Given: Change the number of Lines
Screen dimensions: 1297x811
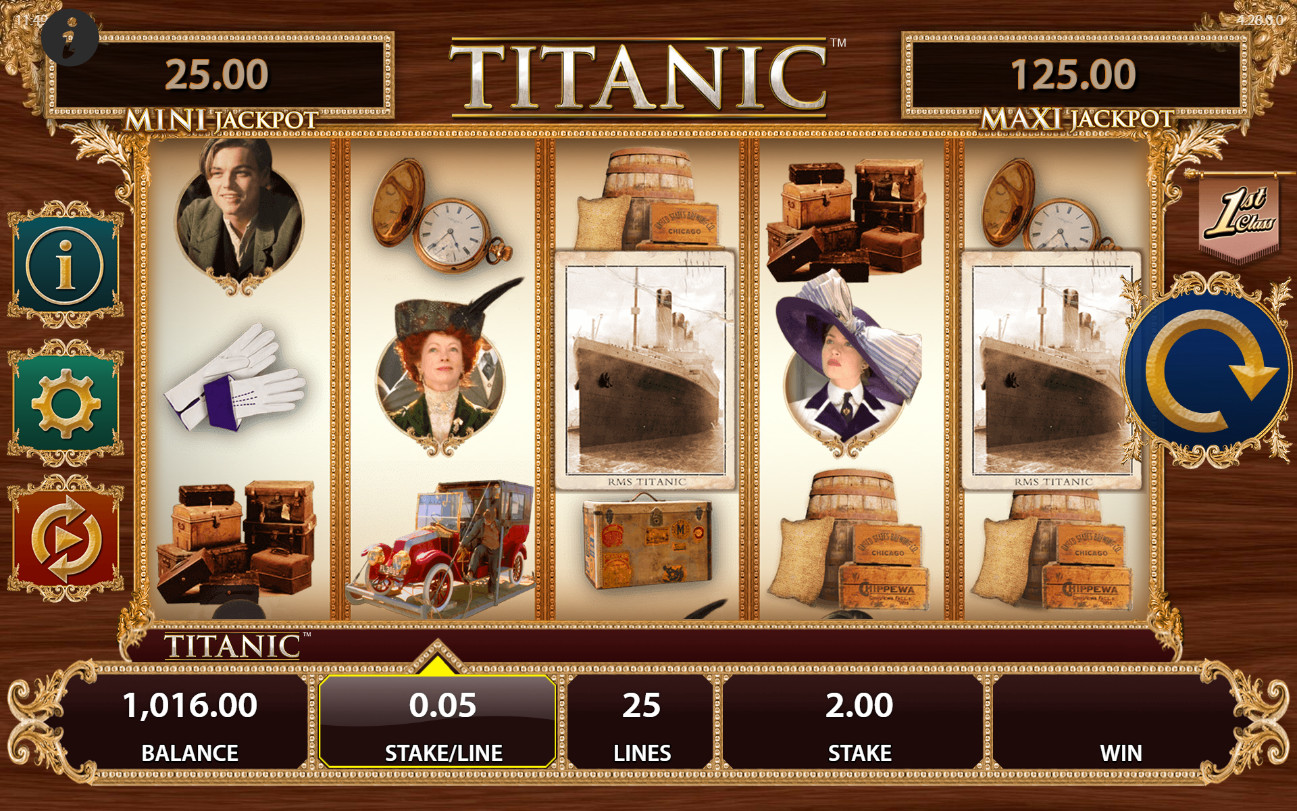Looking at the screenshot, I should (x=641, y=722).
